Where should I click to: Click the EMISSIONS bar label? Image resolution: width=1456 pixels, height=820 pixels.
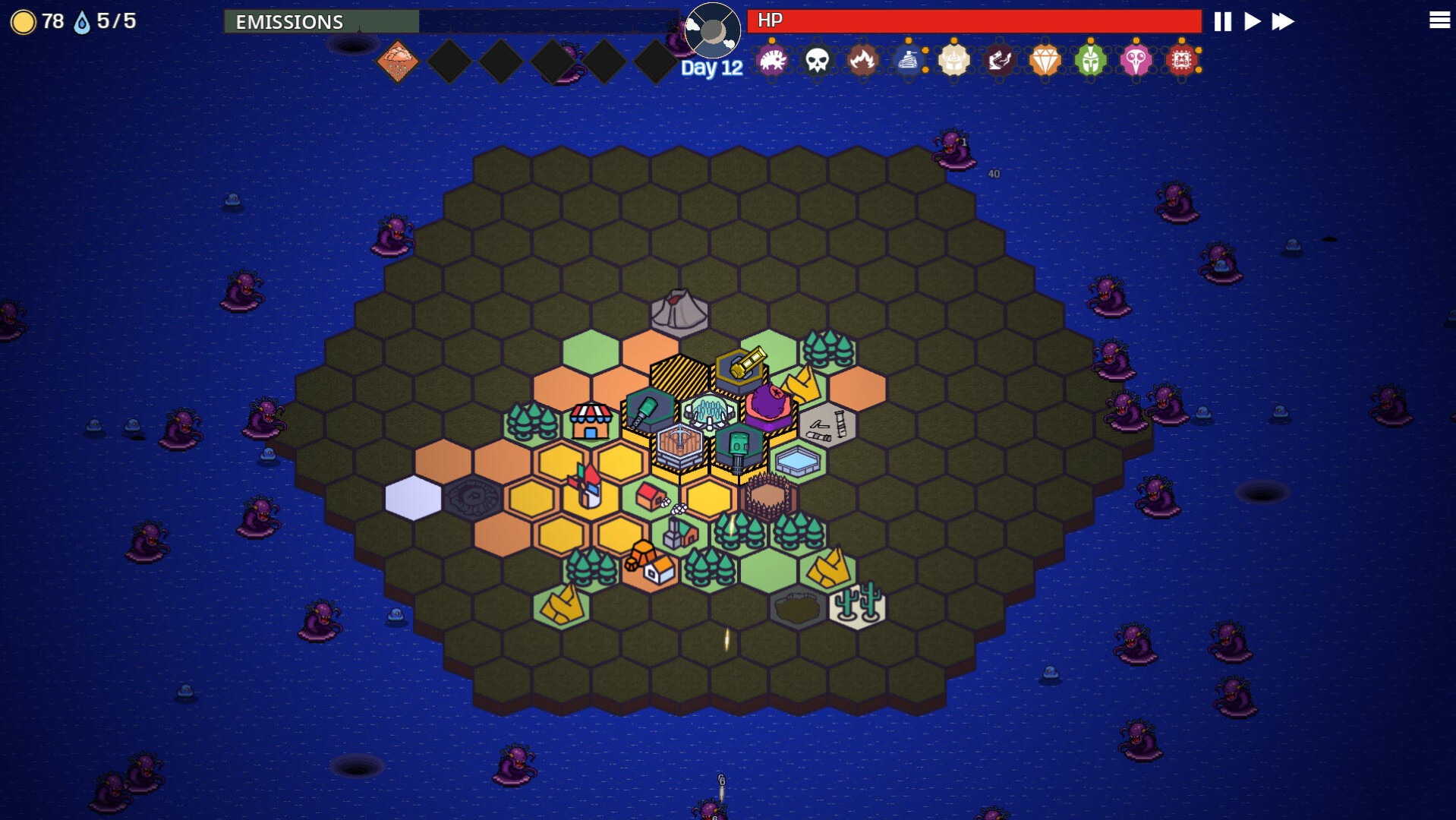coord(289,23)
